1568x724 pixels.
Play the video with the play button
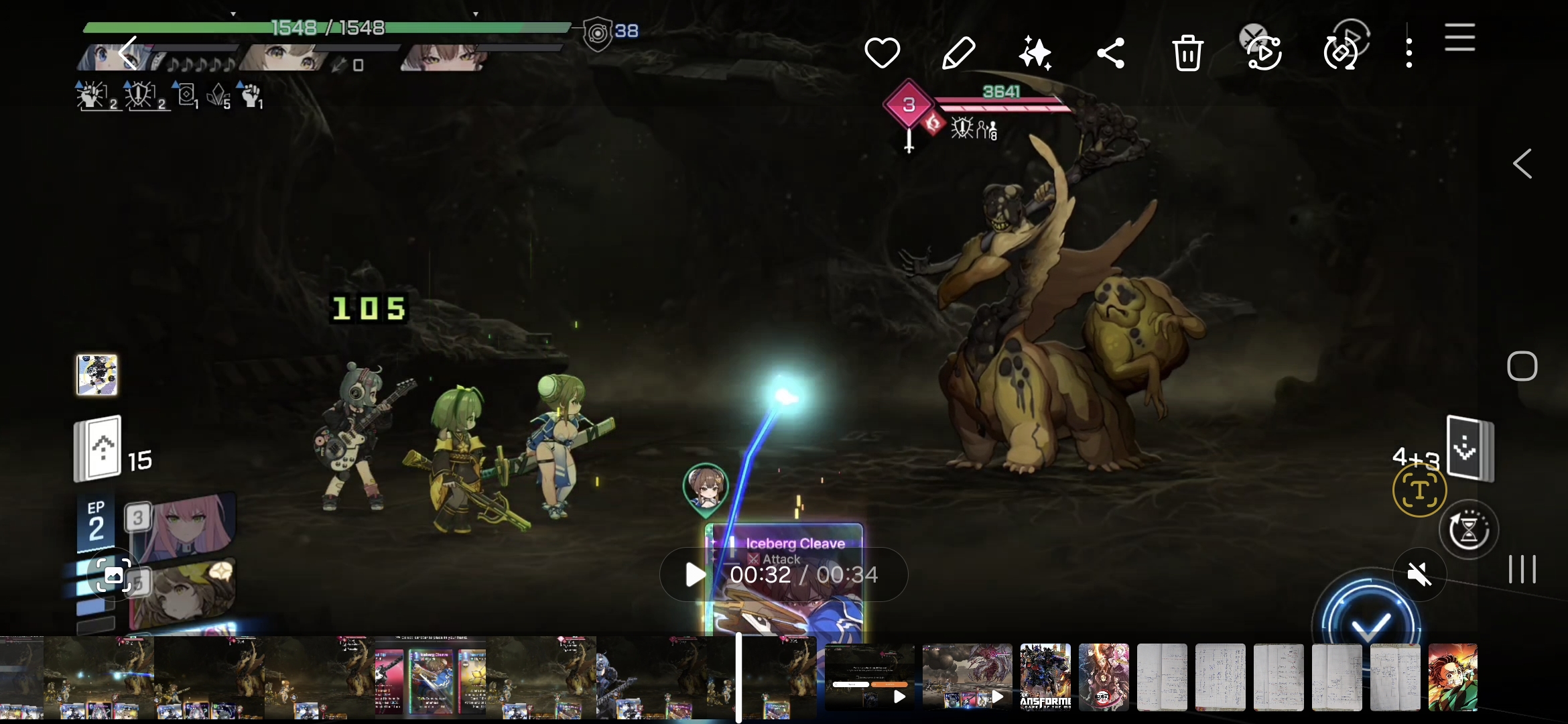click(695, 575)
